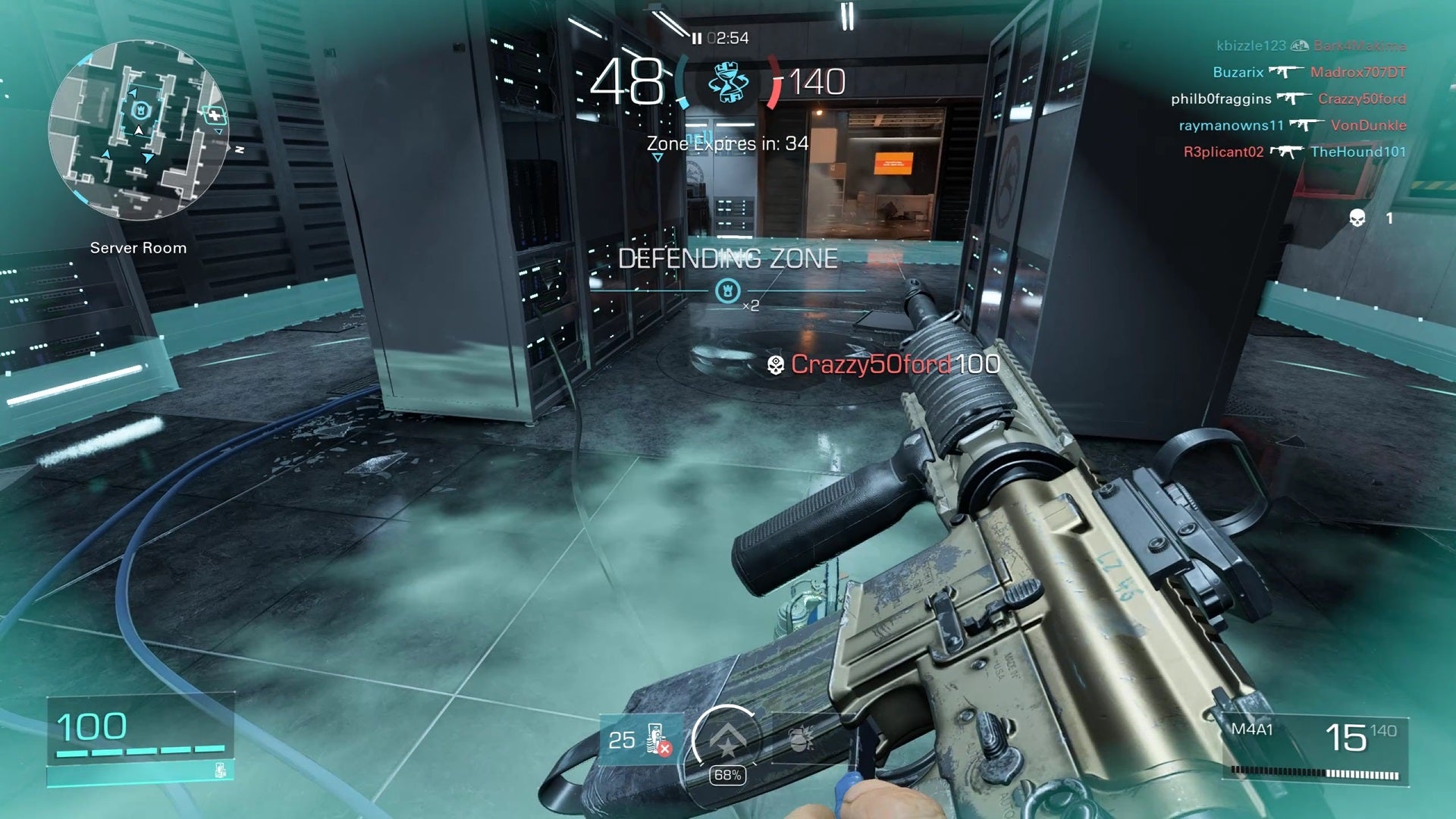The height and width of the screenshot is (819, 1456).
Task: Click the zone objective emblem between scores
Action: click(728, 83)
